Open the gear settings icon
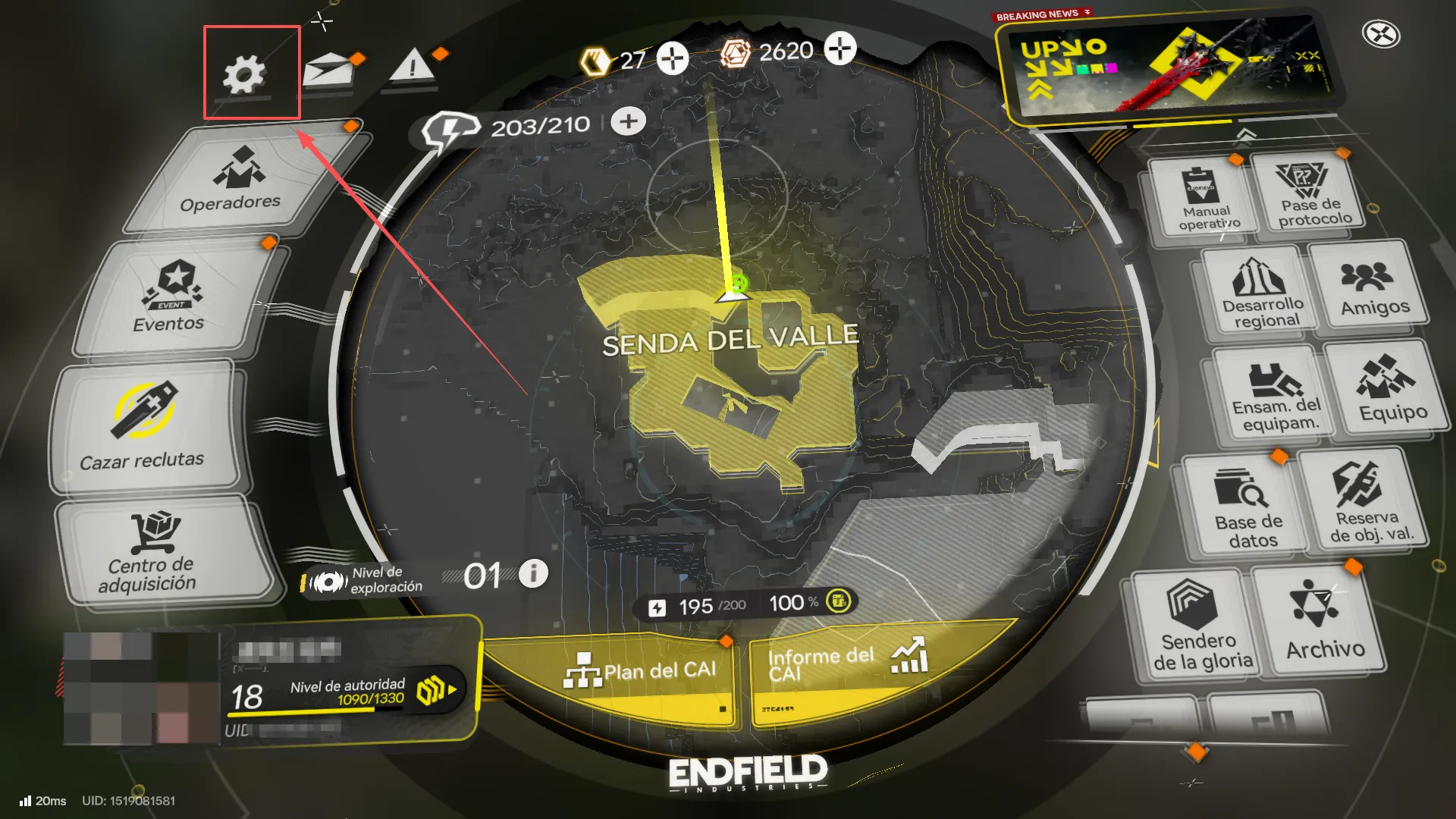Screen dimensions: 1456x819 244,74
